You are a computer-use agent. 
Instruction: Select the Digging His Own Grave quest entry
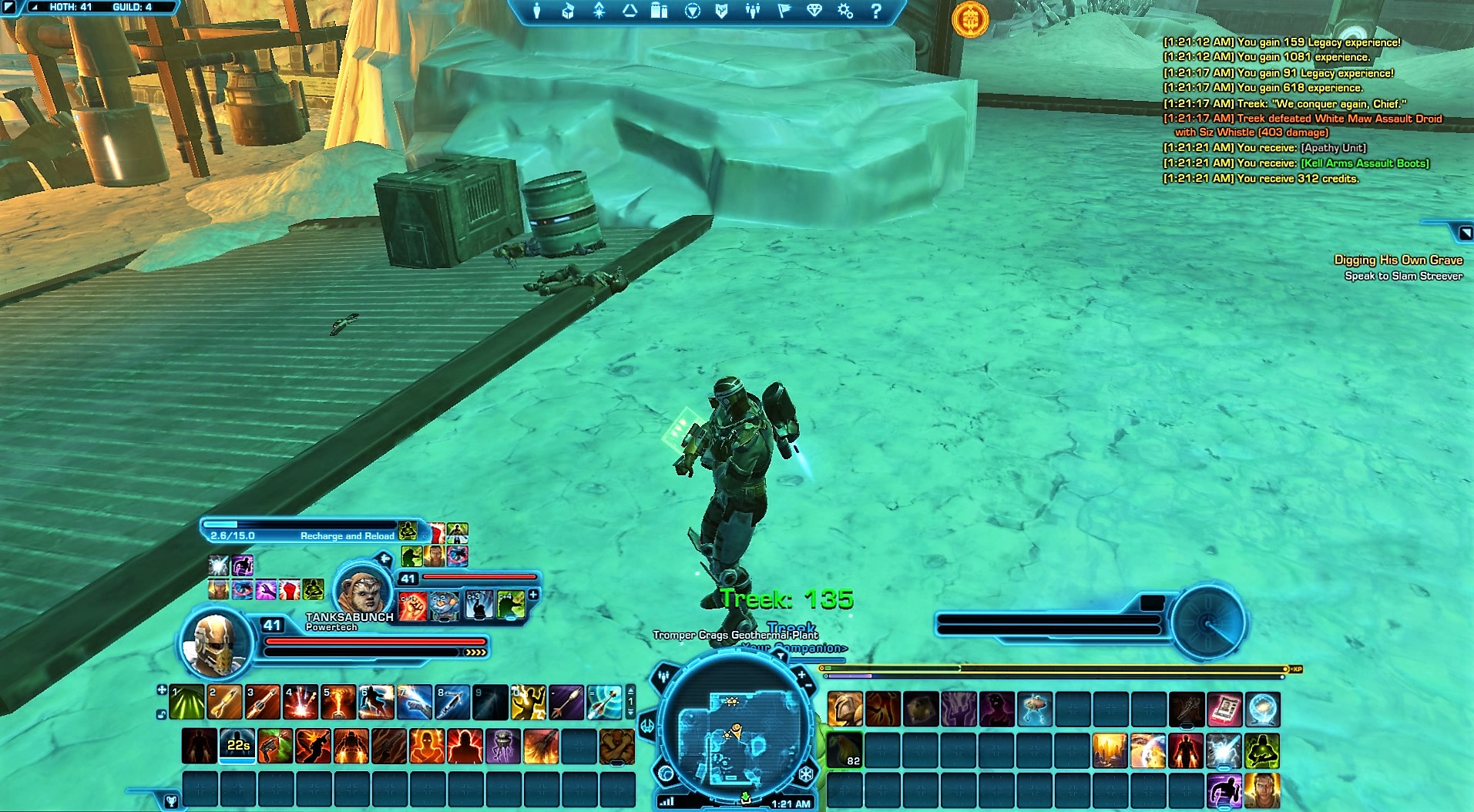click(x=1401, y=260)
